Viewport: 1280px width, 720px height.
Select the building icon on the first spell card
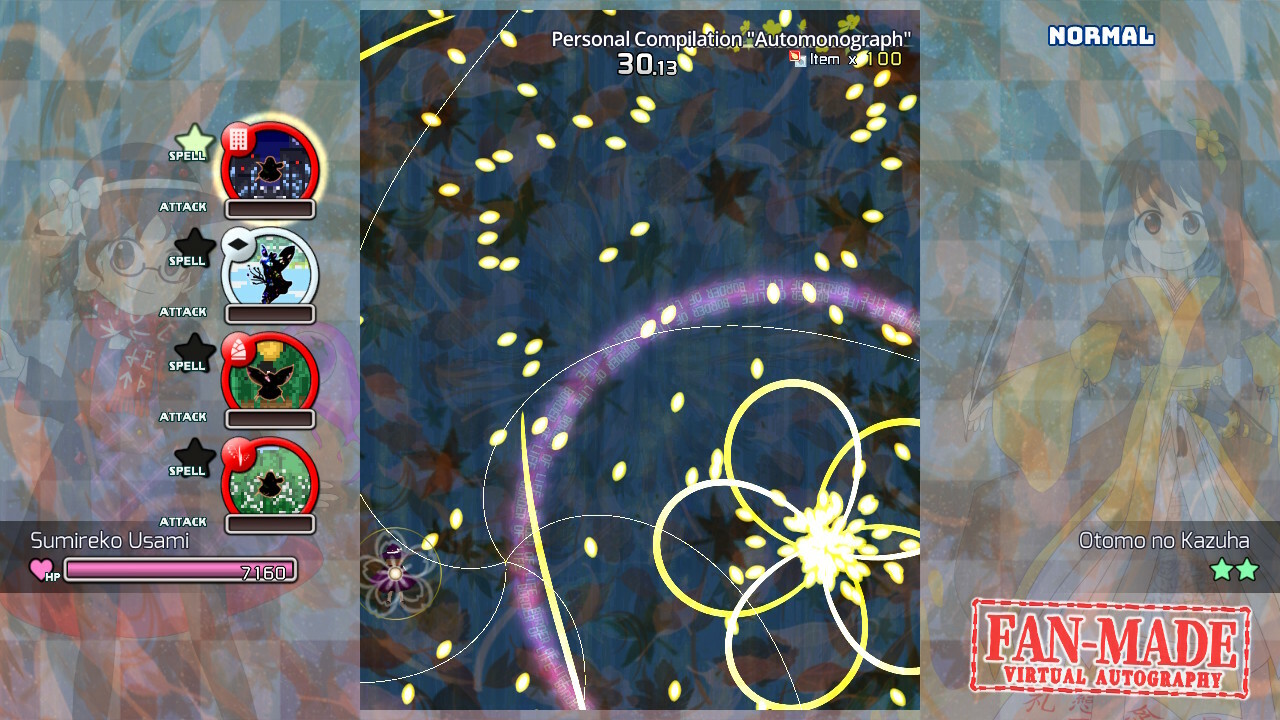tap(237, 137)
